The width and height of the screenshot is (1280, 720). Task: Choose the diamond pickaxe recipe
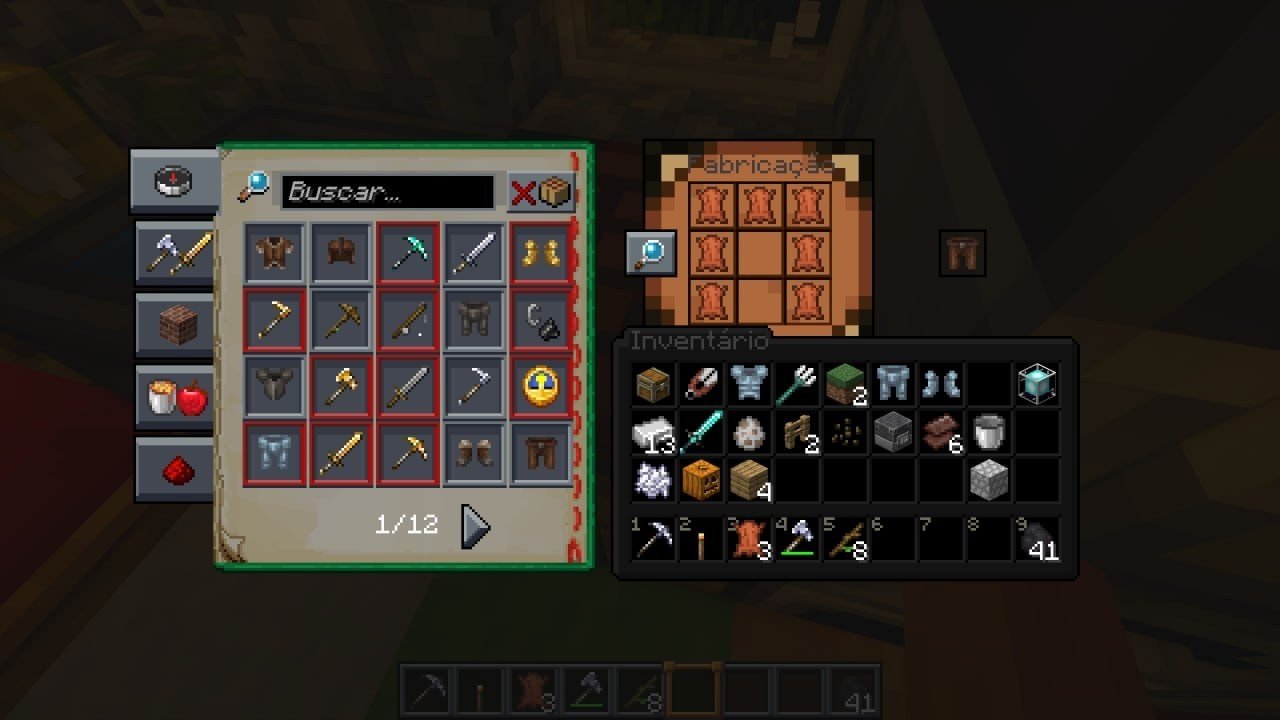click(408, 254)
